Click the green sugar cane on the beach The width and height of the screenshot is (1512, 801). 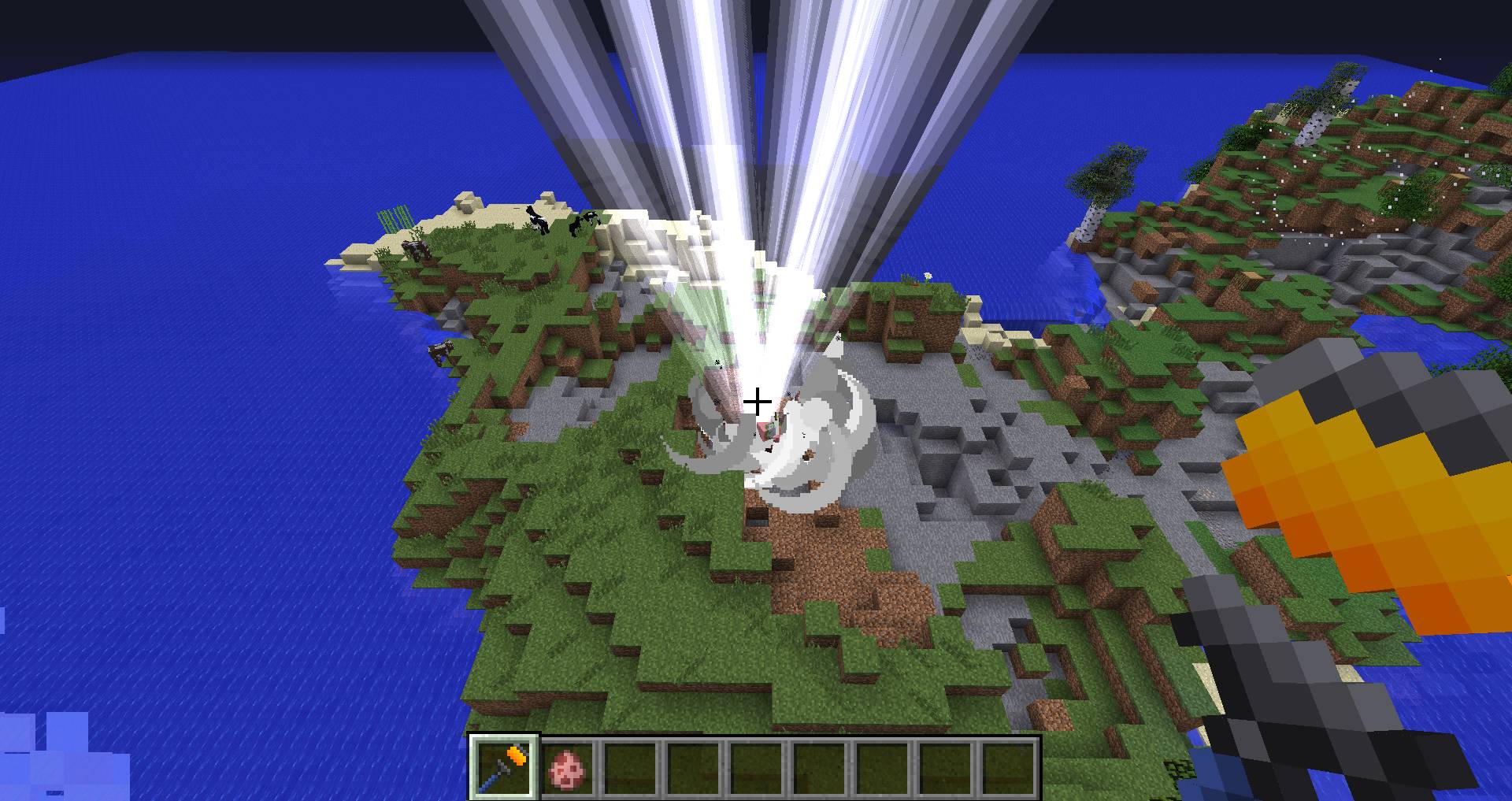(395, 218)
